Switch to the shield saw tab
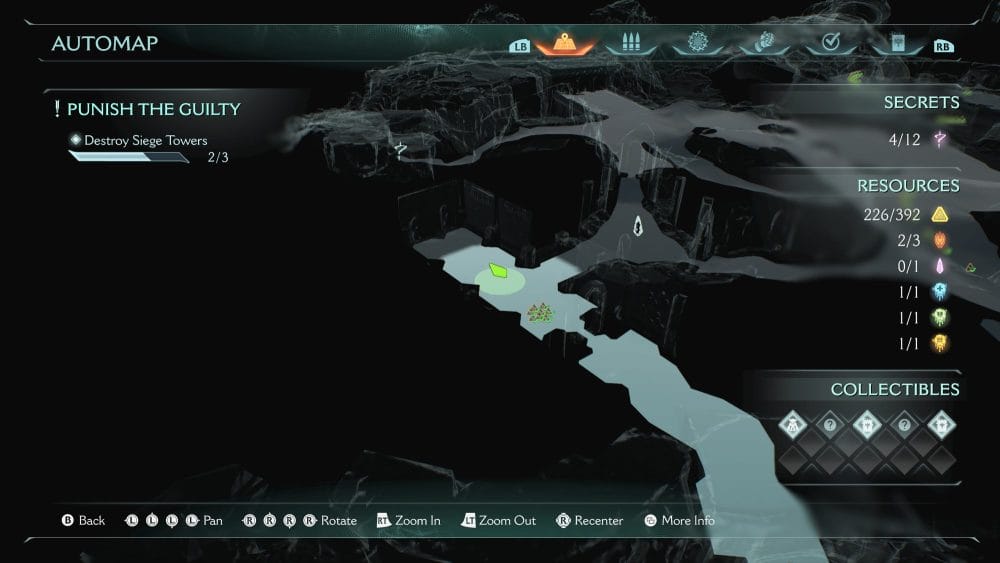 (697, 43)
